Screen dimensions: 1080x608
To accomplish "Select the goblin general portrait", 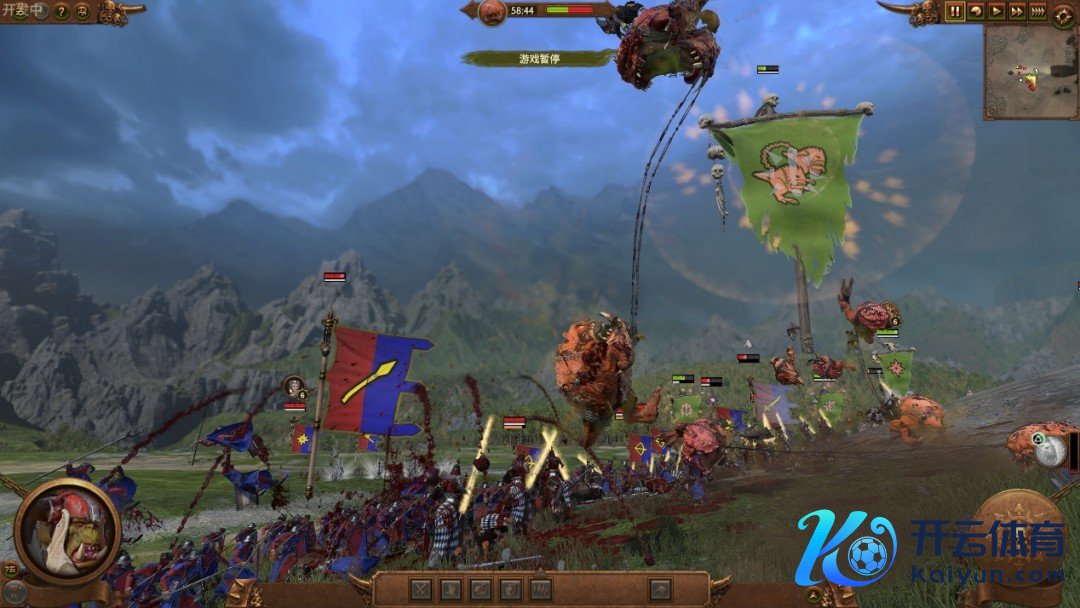I will click(67, 530).
